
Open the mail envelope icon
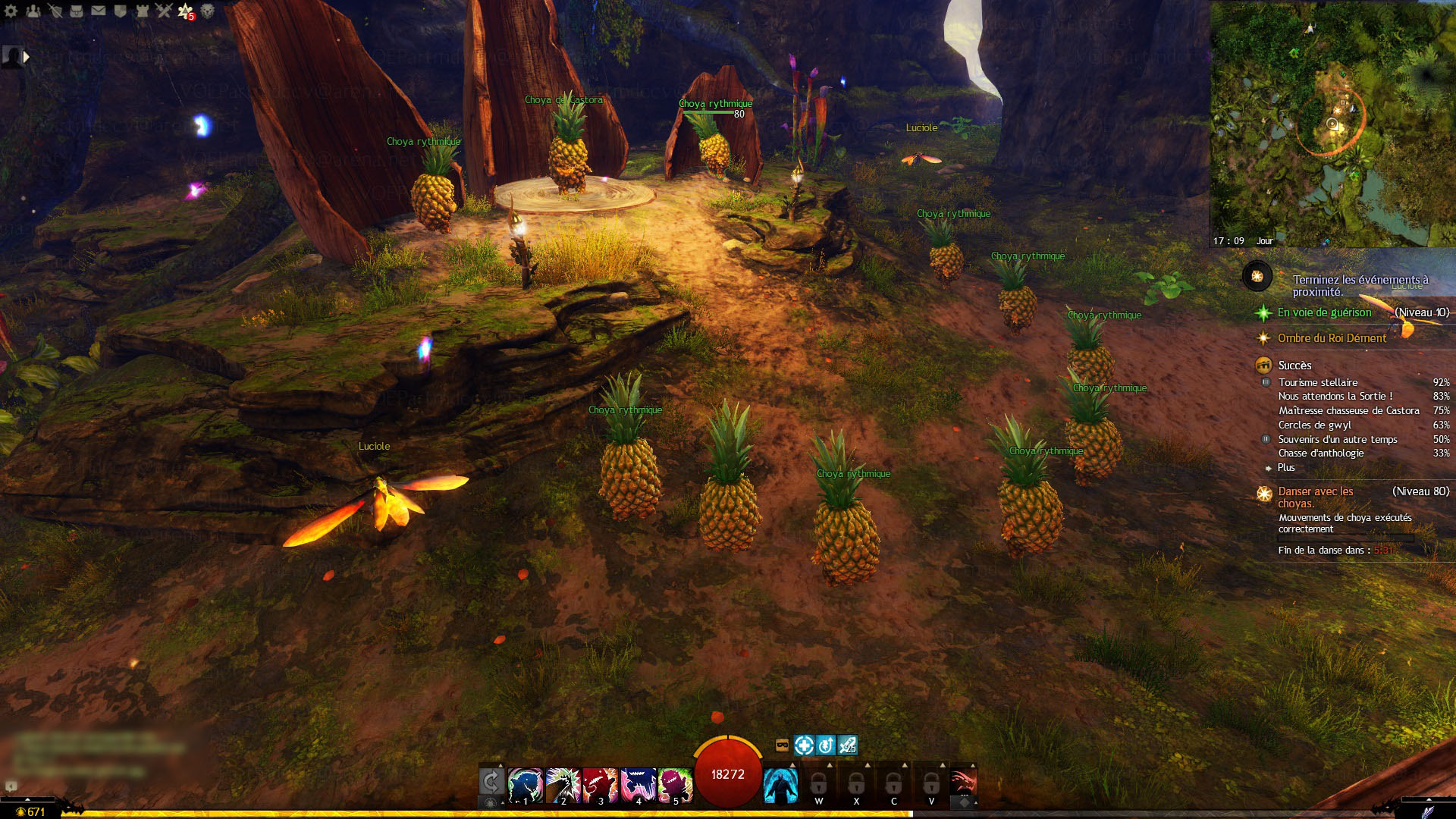pyautogui.click(x=99, y=11)
